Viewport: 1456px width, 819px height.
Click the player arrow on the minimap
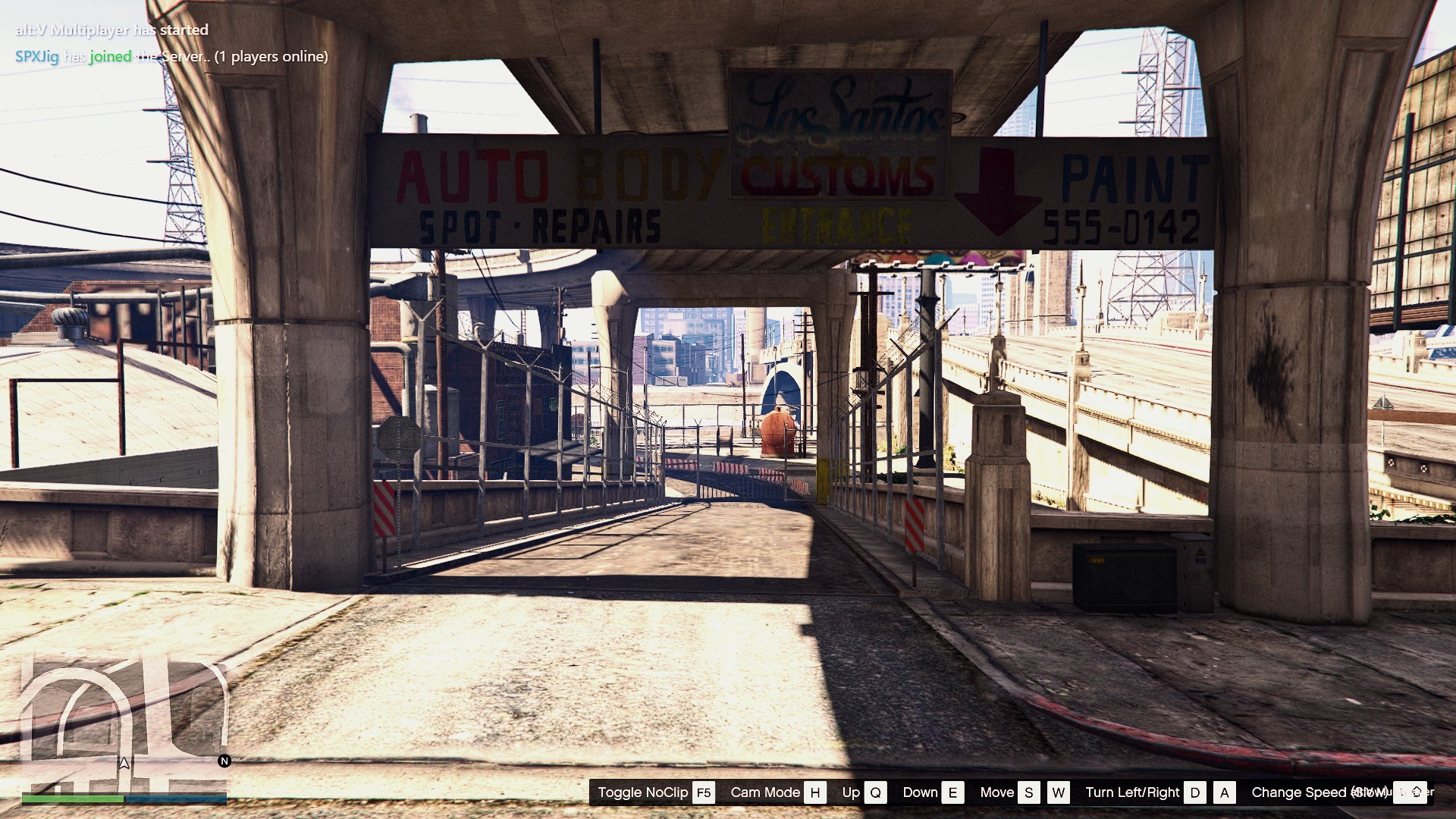pos(124,763)
